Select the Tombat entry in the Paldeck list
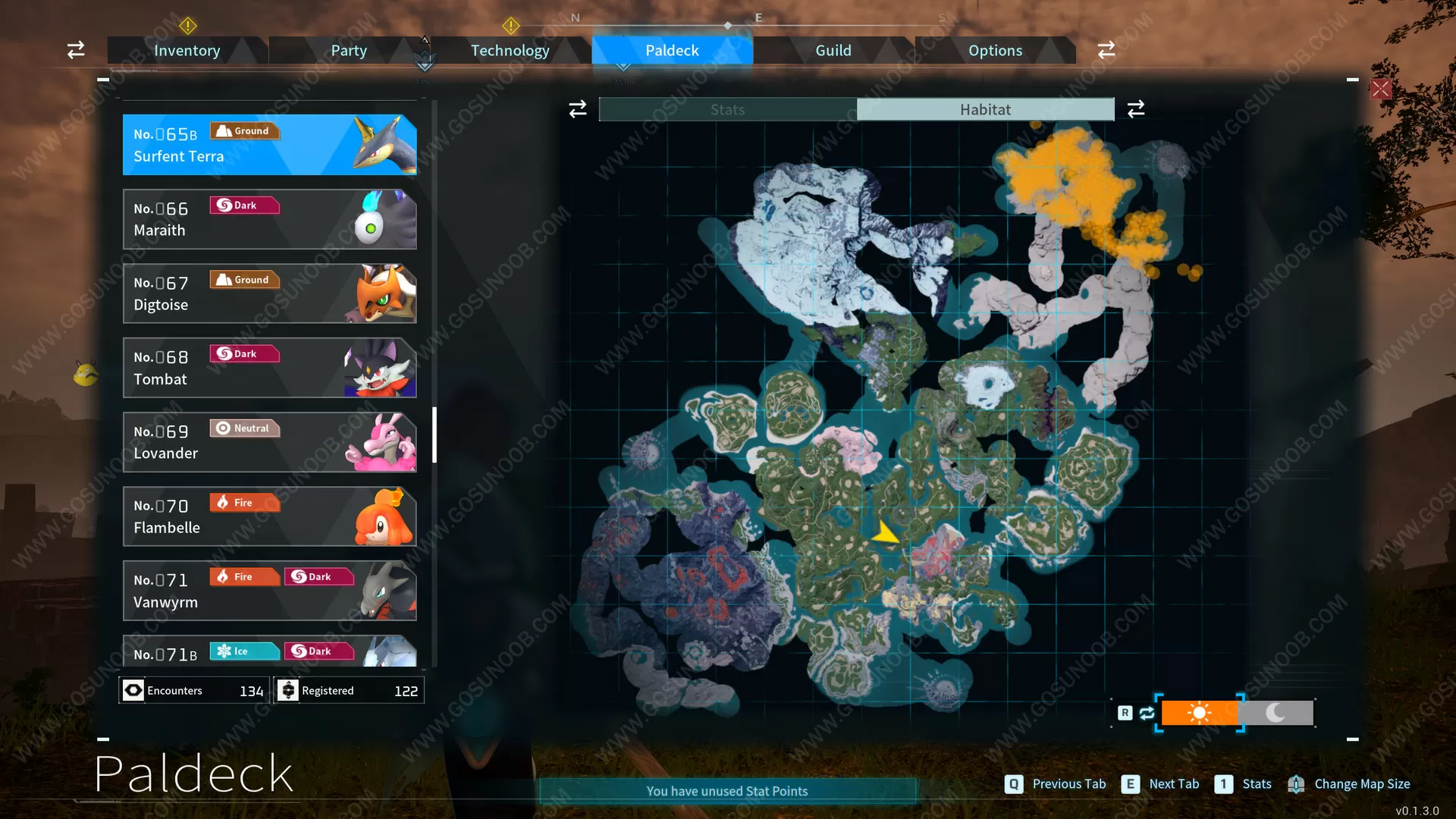Image resolution: width=1456 pixels, height=819 pixels. [x=269, y=368]
